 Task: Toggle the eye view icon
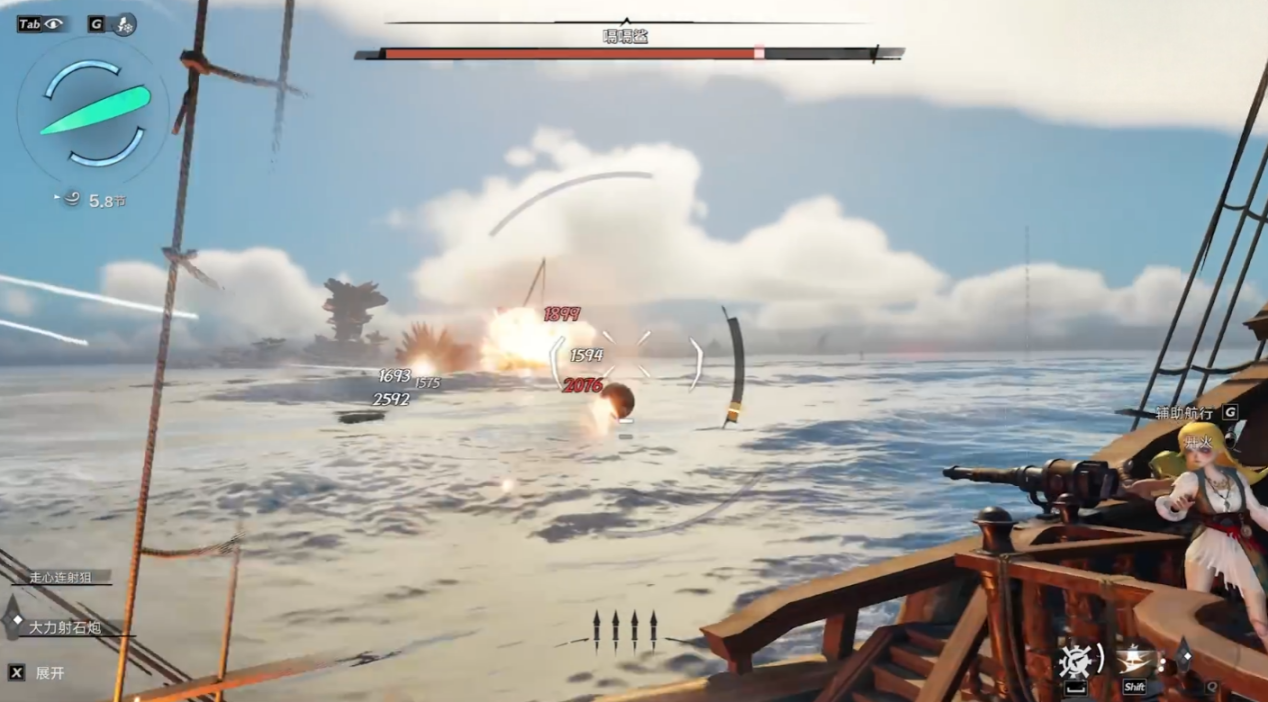(53, 24)
